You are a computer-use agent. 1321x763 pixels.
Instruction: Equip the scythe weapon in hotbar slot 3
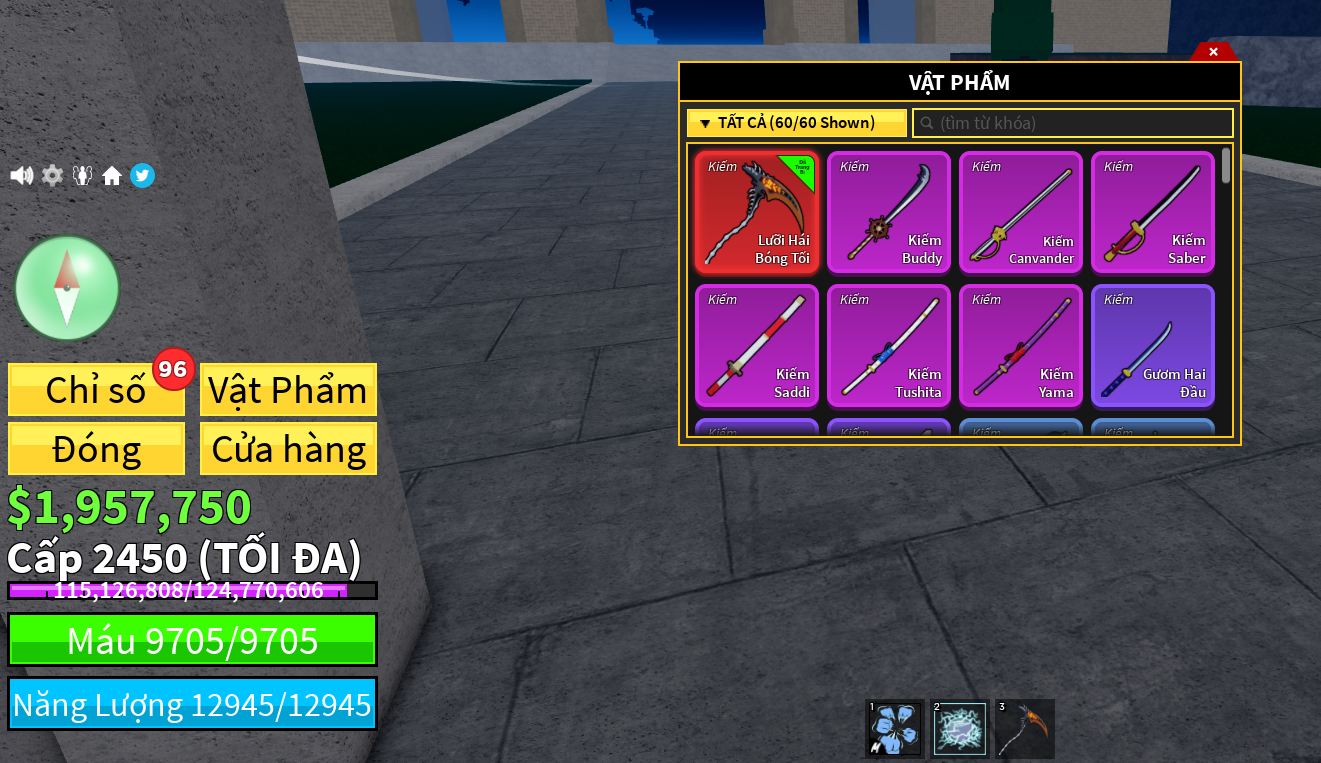(x=1023, y=729)
